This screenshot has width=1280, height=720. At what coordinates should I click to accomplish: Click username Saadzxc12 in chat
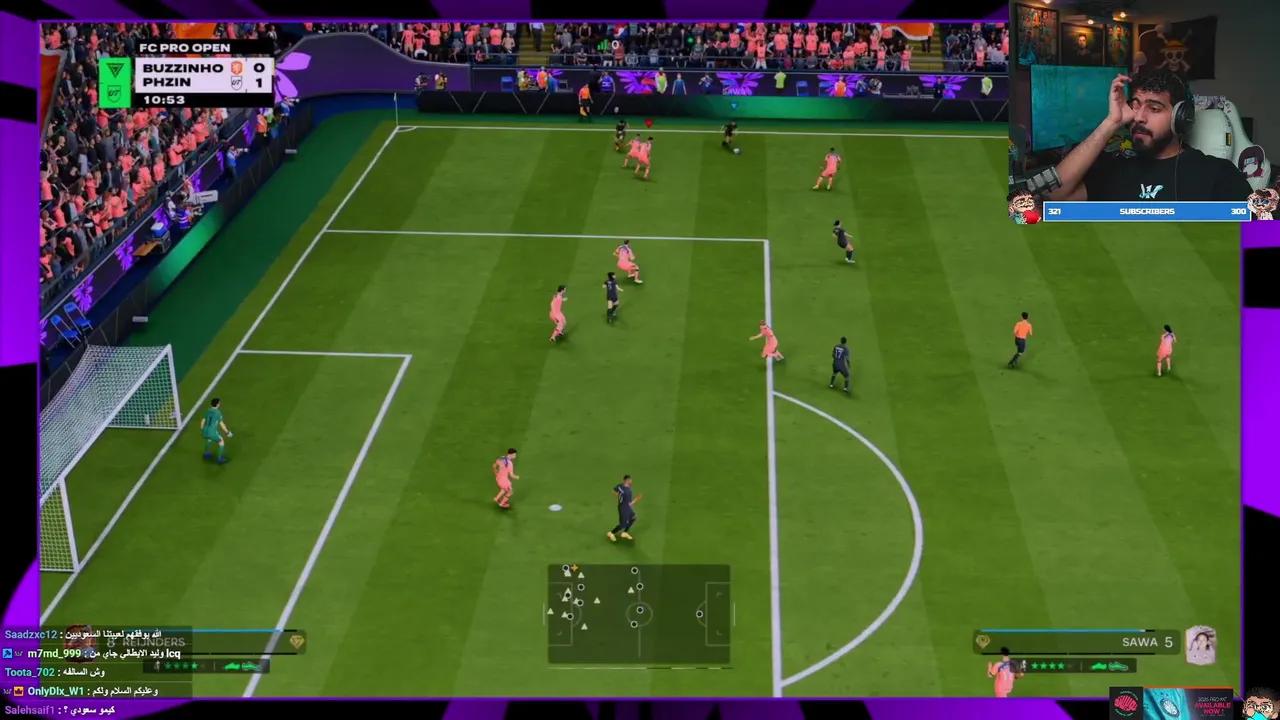click(x=30, y=634)
